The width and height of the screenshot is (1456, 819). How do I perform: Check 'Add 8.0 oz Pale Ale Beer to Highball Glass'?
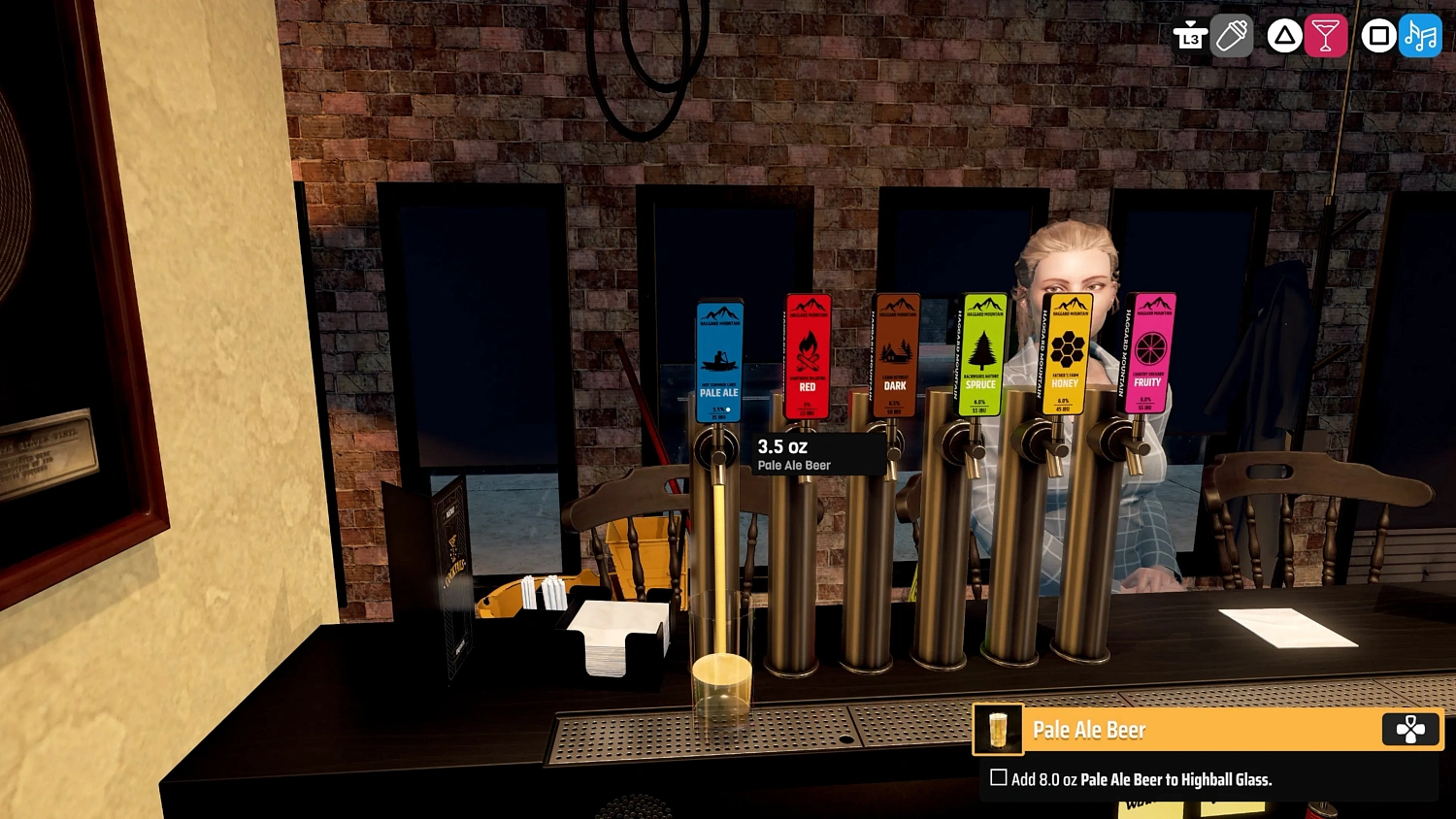click(x=998, y=778)
